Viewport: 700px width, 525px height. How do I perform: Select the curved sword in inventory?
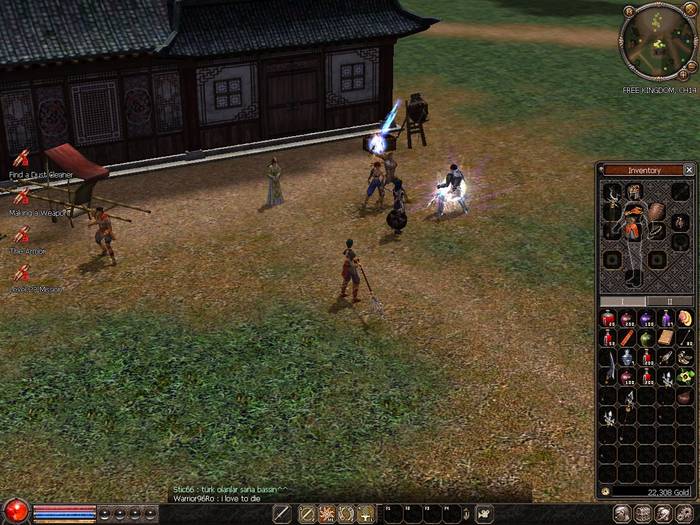point(608,376)
